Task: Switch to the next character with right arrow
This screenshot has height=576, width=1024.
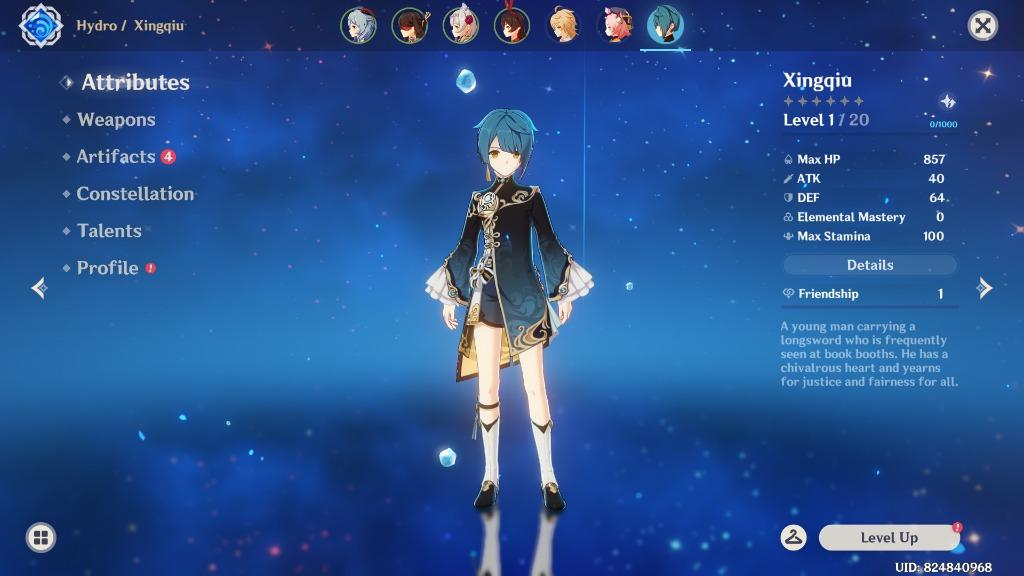Action: click(985, 288)
